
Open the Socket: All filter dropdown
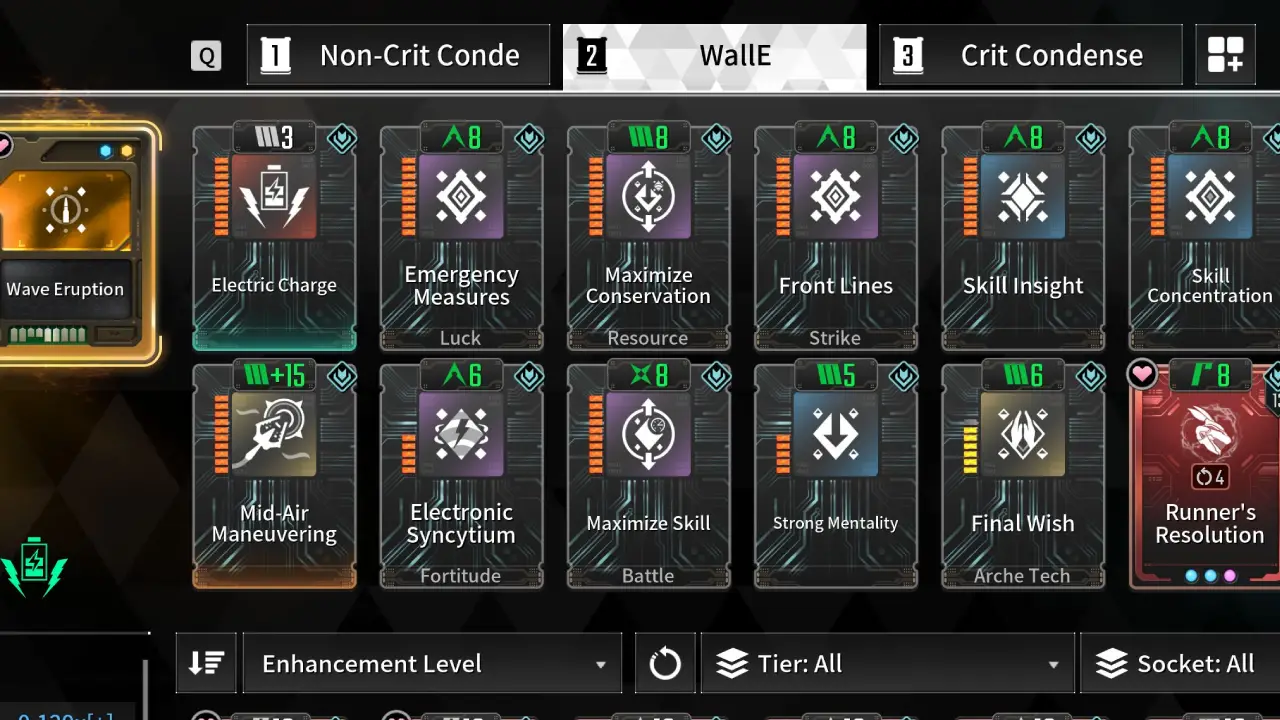coord(1180,663)
